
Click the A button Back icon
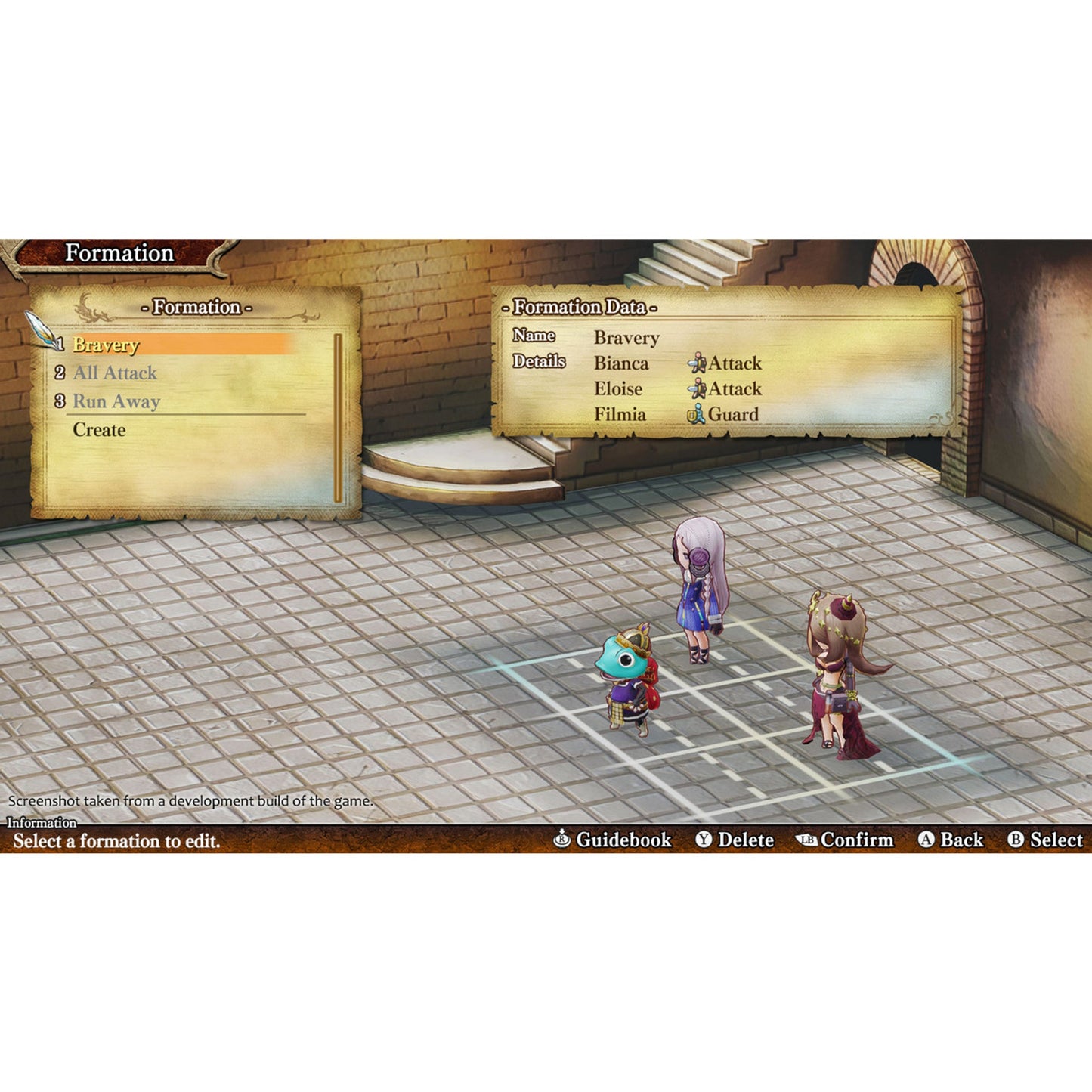pyautogui.click(x=925, y=840)
